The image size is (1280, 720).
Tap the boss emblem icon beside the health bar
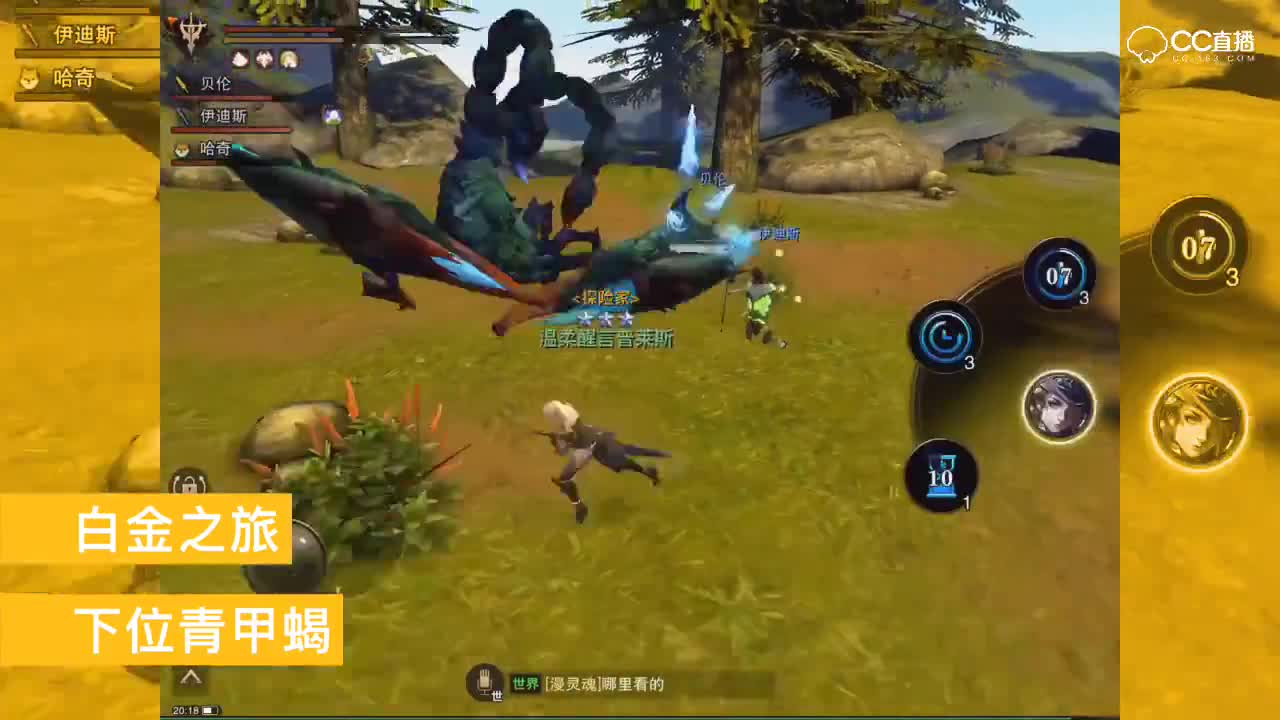pyautogui.click(x=193, y=32)
